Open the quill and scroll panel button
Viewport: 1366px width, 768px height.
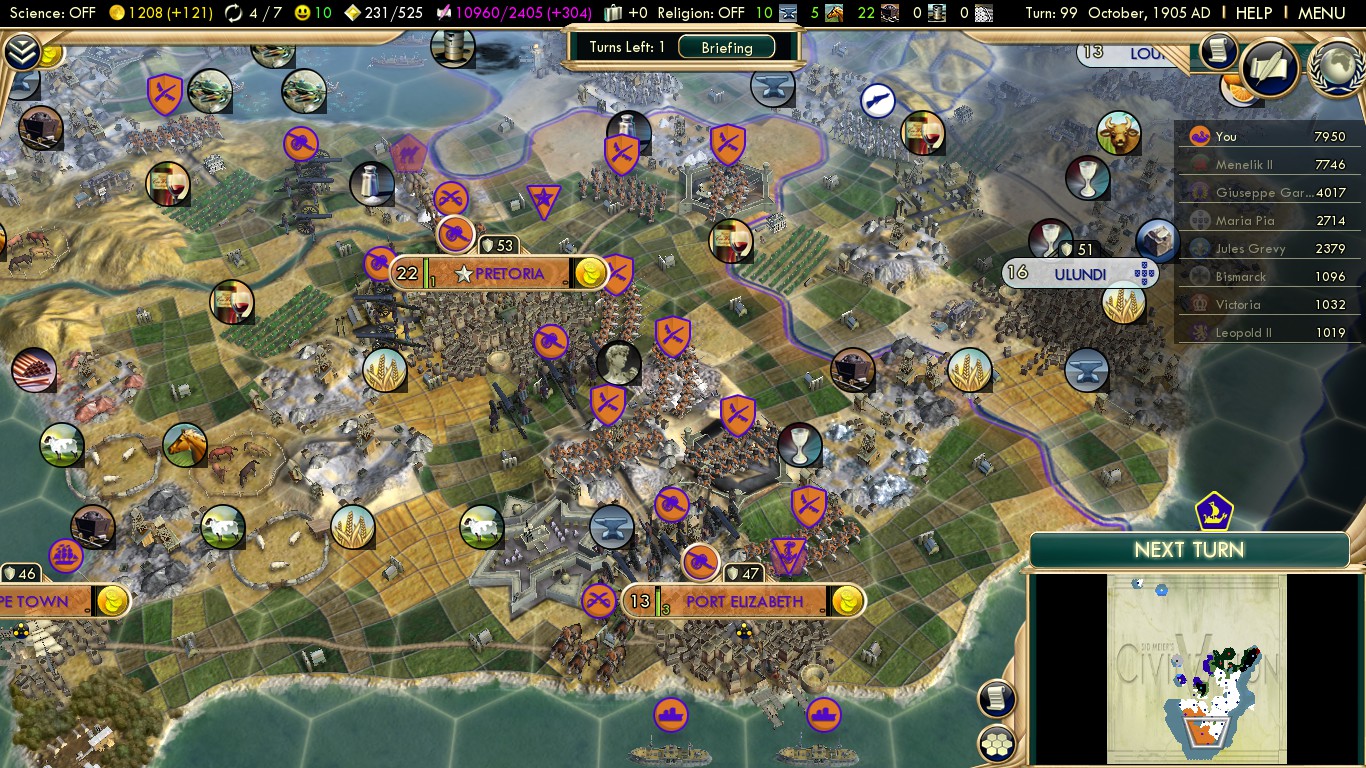click(x=1270, y=68)
